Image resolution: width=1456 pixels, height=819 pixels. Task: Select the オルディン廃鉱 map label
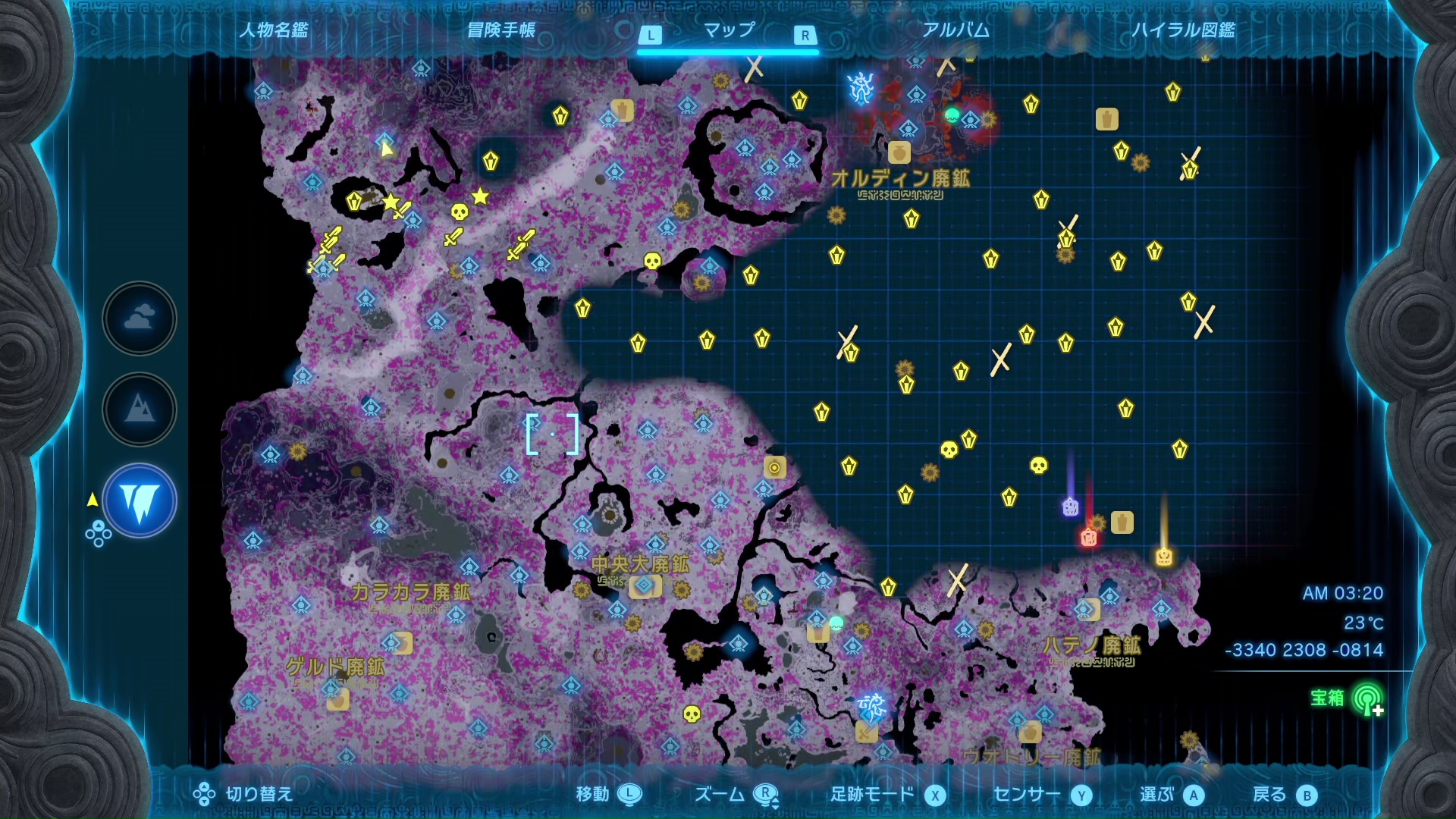coord(900,179)
